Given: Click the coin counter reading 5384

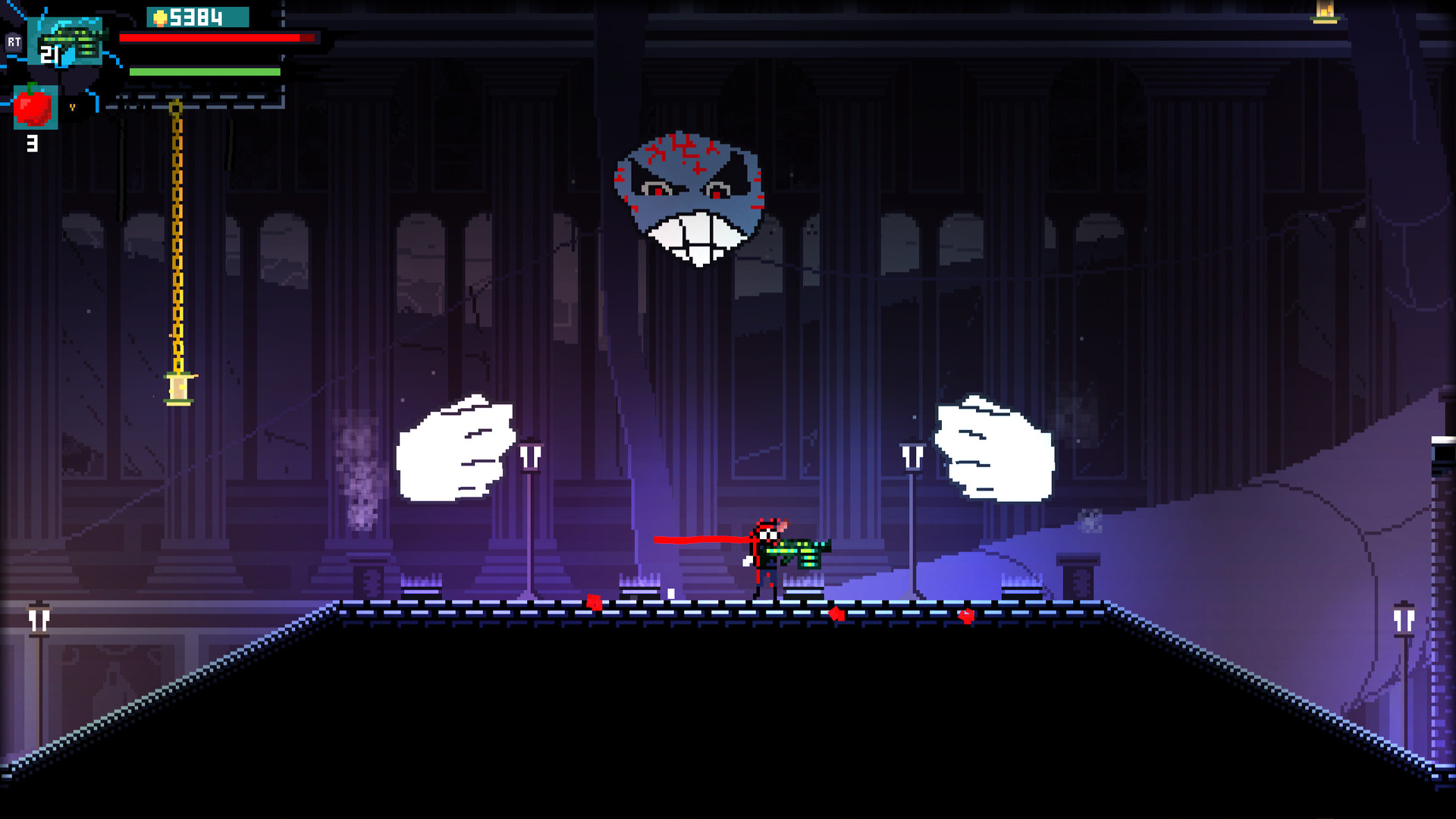Looking at the screenshot, I should point(199,17).
